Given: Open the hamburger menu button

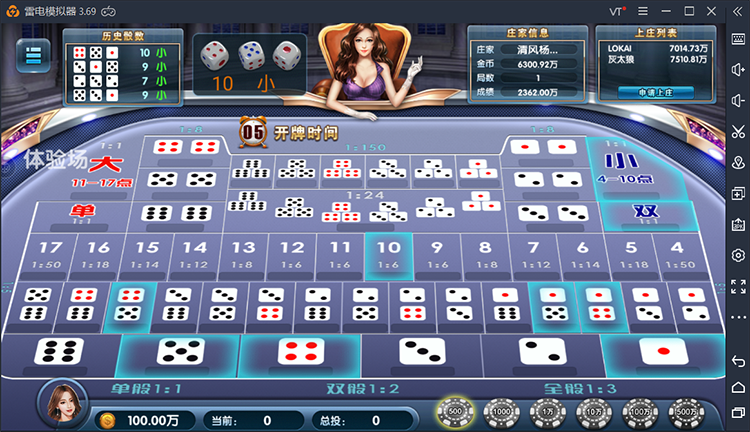Looking at the screenshot, I should click(33, 56).
